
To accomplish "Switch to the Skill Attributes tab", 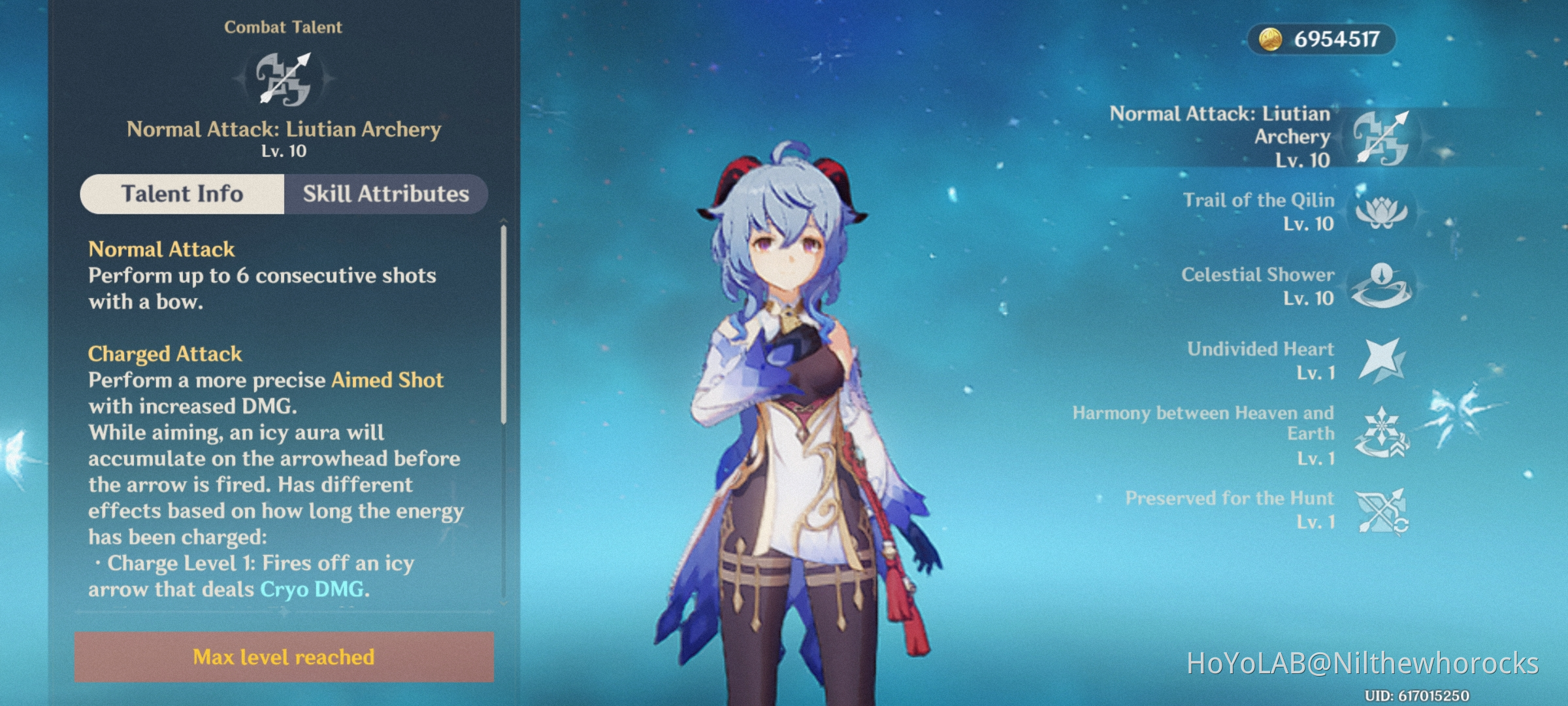I will click(x=385, y=194).
